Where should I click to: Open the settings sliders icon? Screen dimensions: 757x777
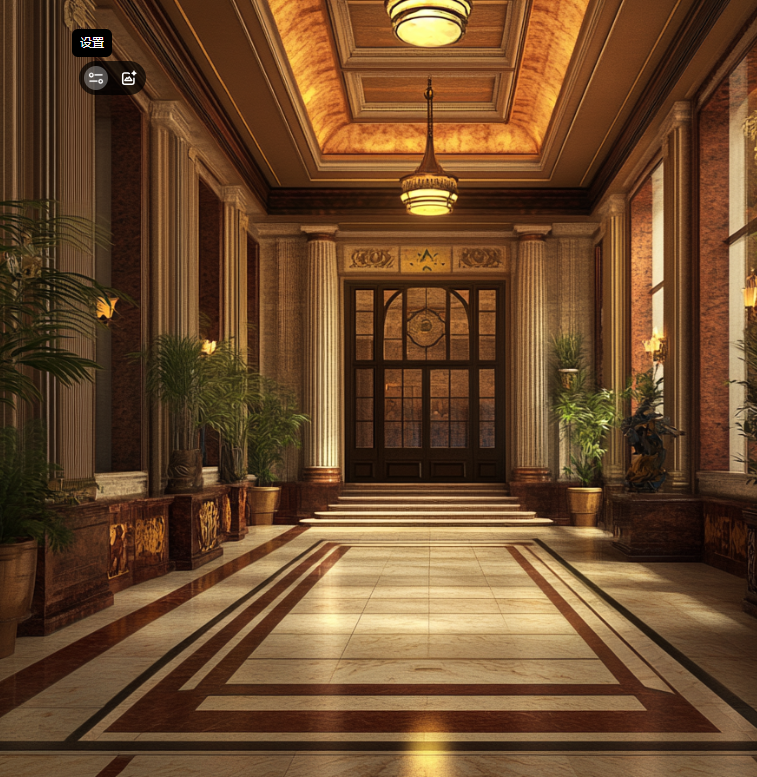(96, 78)
